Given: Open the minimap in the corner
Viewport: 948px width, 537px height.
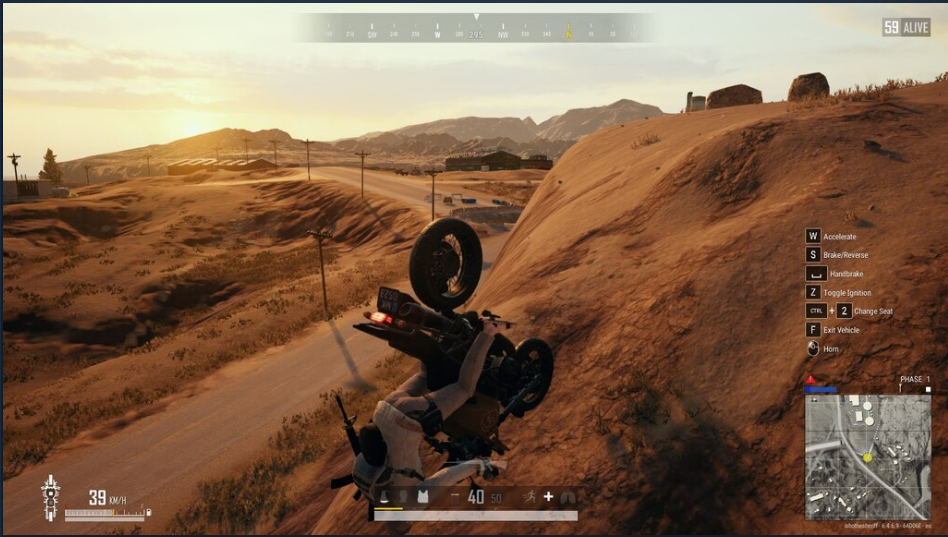Looking at the screenshot, I should click(868, 456).
